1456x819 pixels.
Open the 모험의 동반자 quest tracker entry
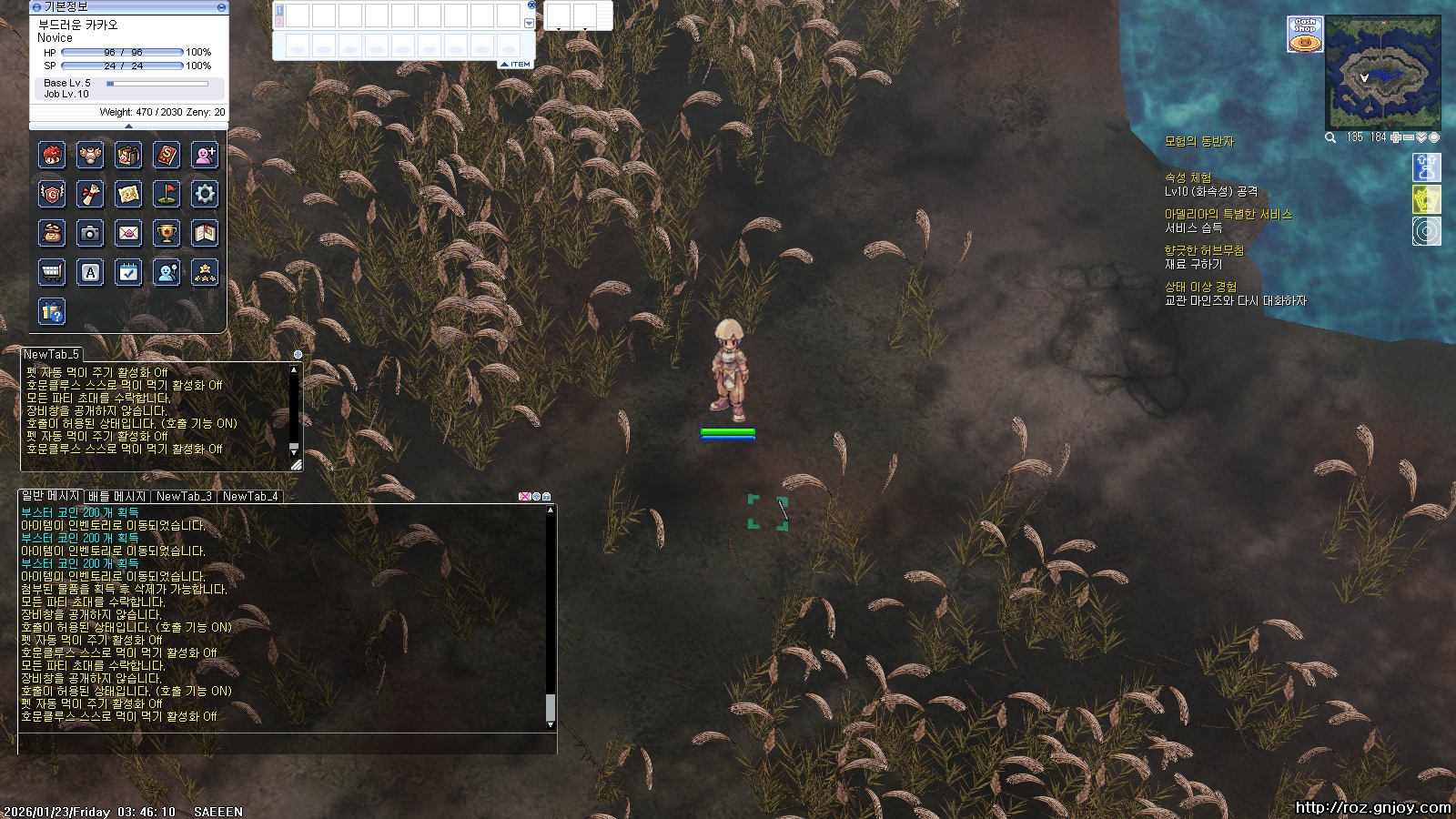tap(1198, 142)
